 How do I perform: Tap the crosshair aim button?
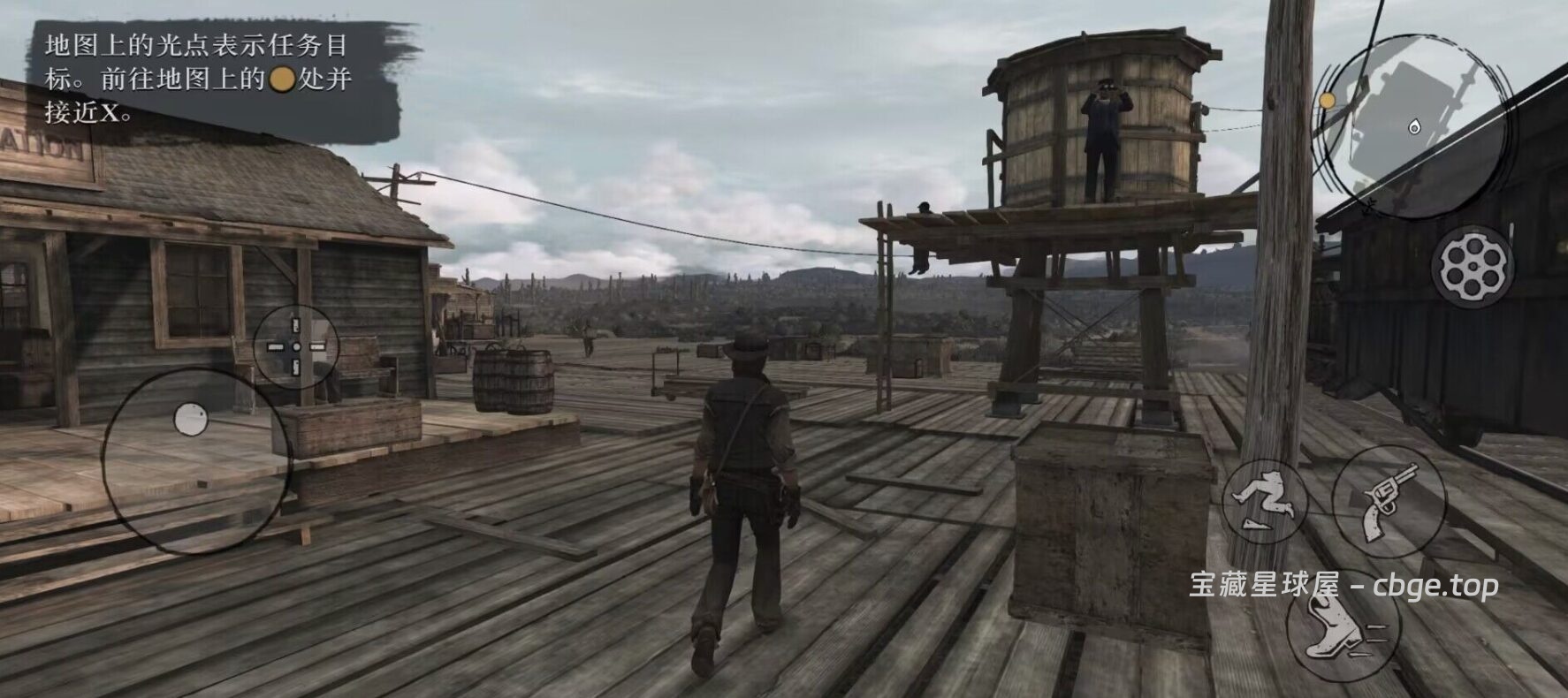tap(296, 346)
